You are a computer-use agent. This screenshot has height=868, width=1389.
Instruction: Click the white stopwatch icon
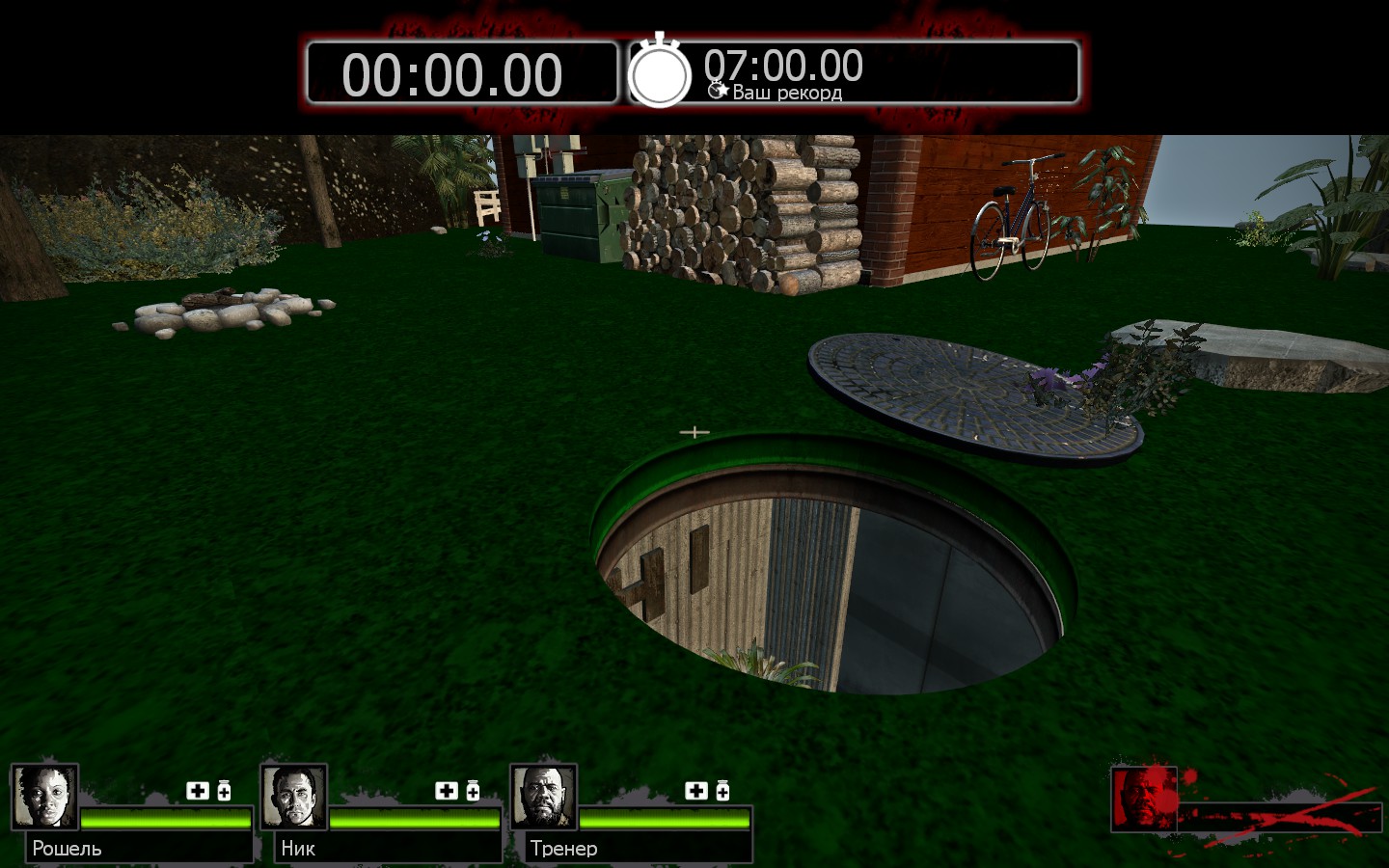(660, 72)
